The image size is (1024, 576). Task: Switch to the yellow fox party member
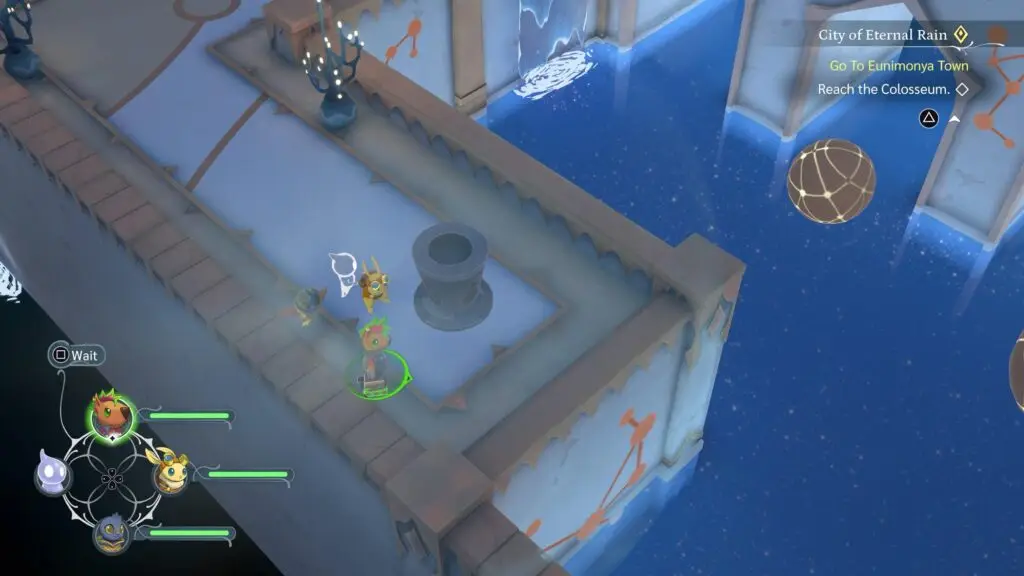pyautogui.click(x=170, y=473)
